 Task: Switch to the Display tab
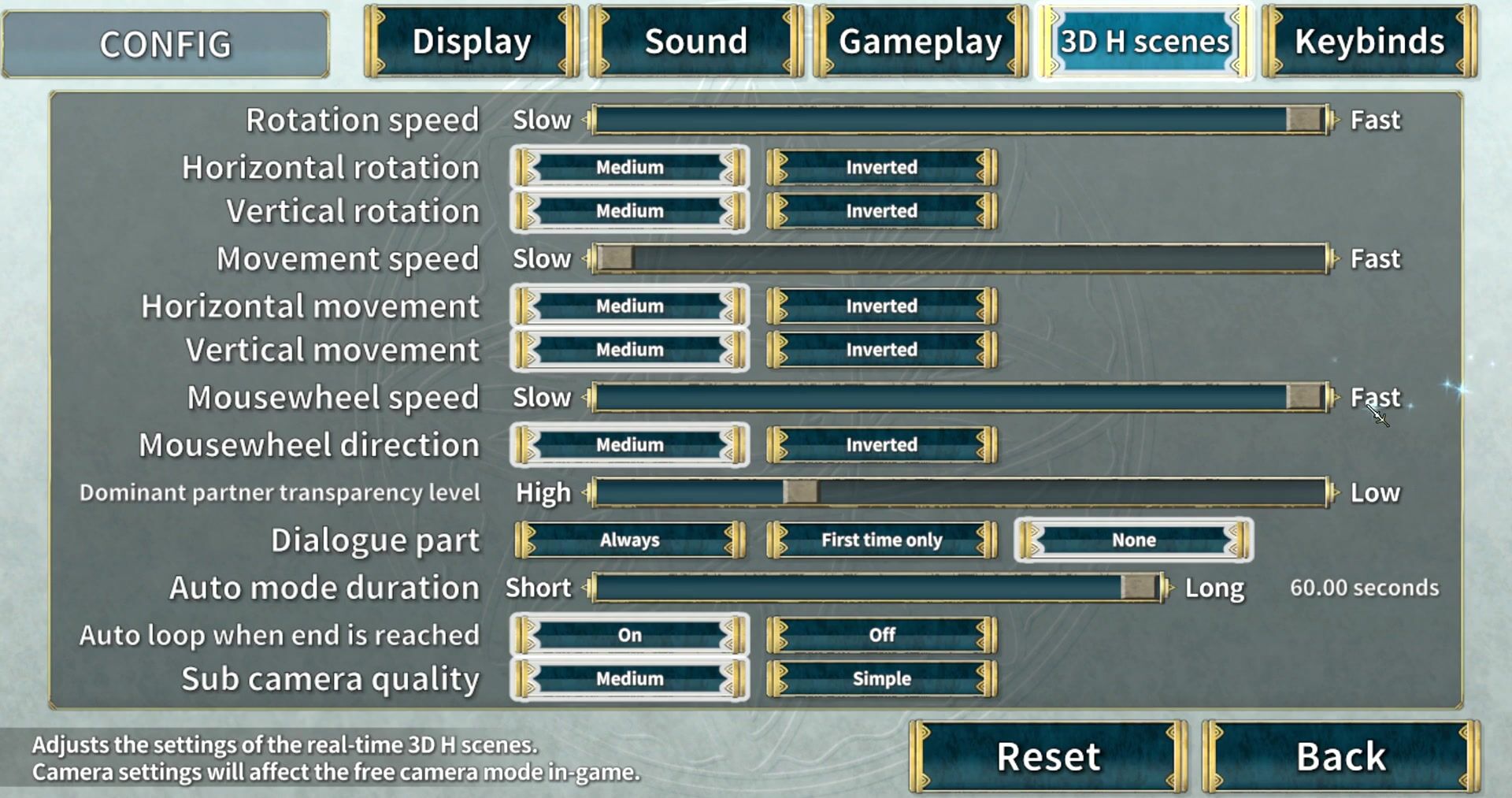472,42
